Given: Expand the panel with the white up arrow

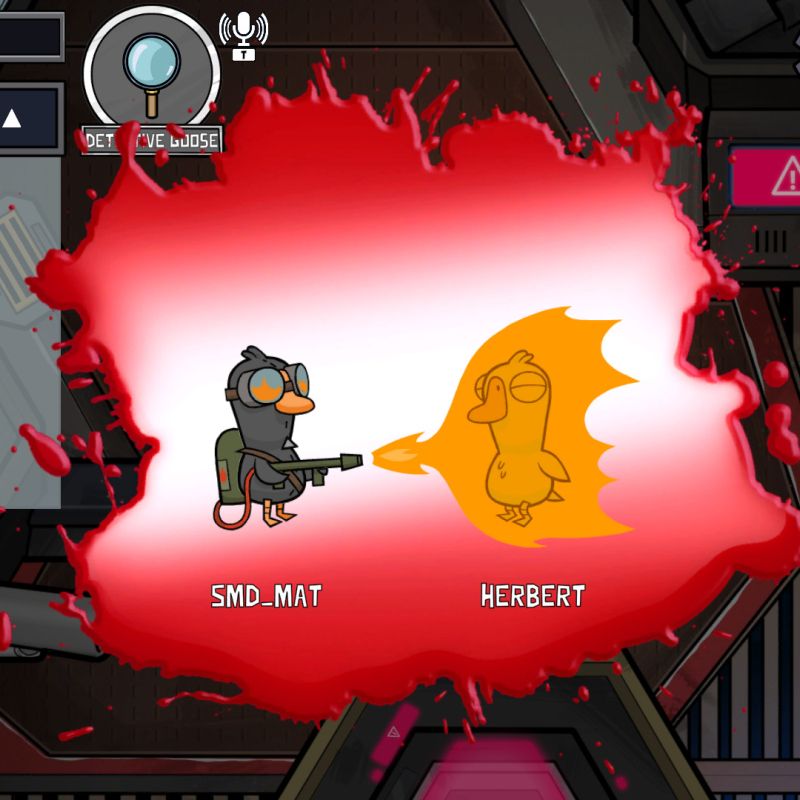Looking at the screenshot, I should (13, 119).
